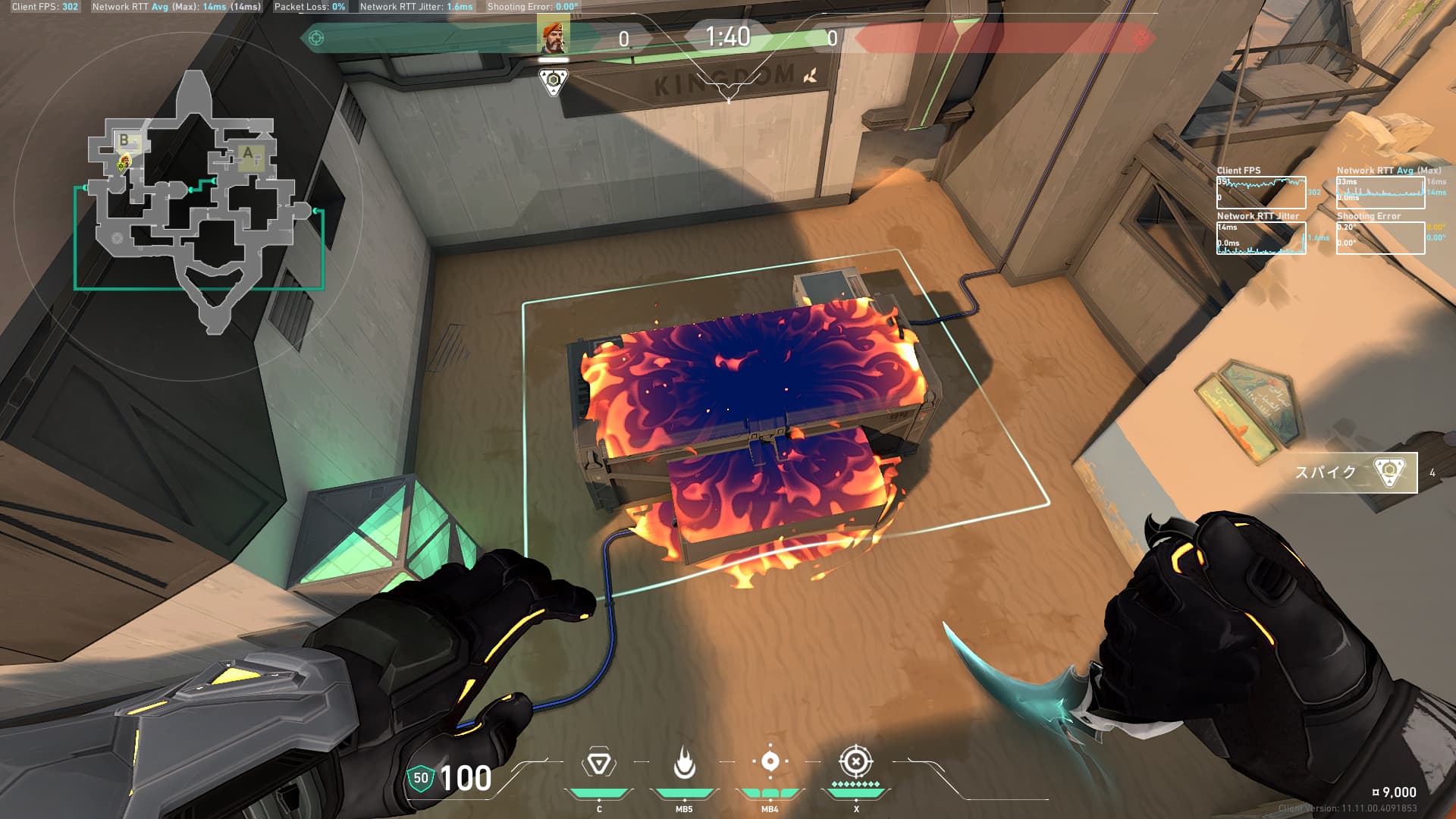Click the Shooting Error graph
The image size is (1456, 819).
[x=1380, y=238]
